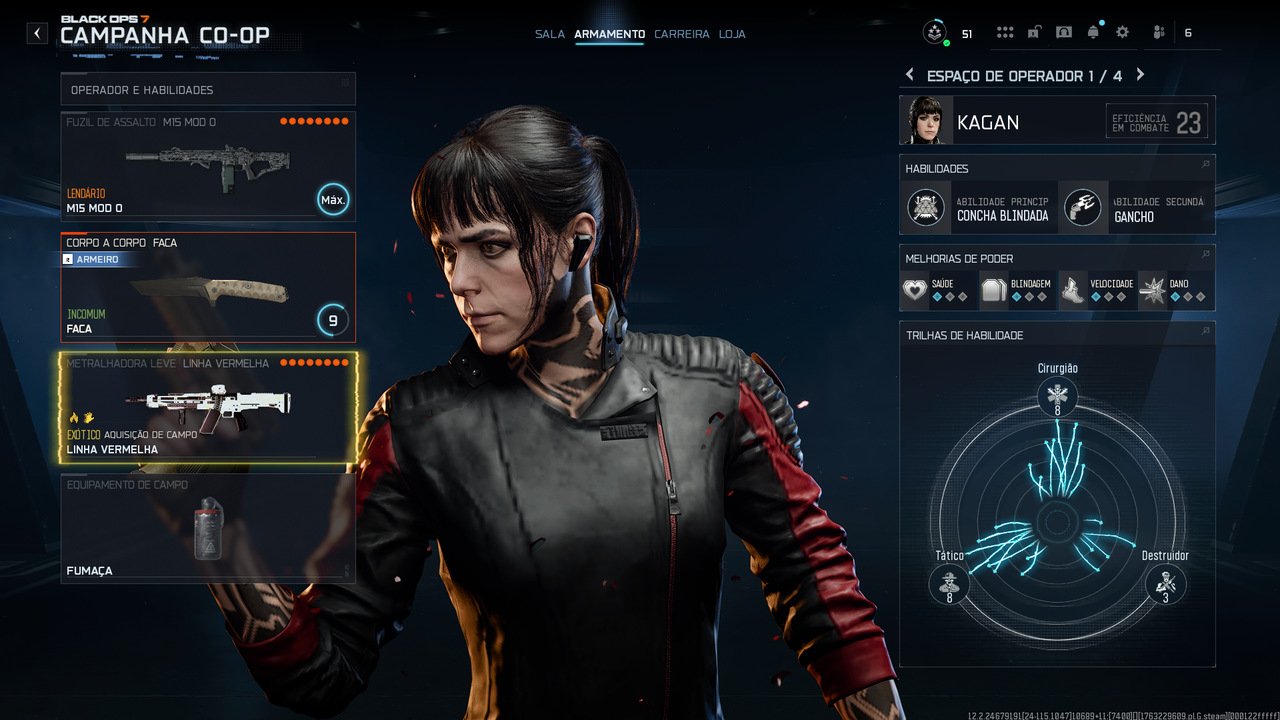Image resolution: width=1280 pixels, height=720 pixels.
Task: Go back with the top-left arrow button
Action: click(x=37, y=33)
